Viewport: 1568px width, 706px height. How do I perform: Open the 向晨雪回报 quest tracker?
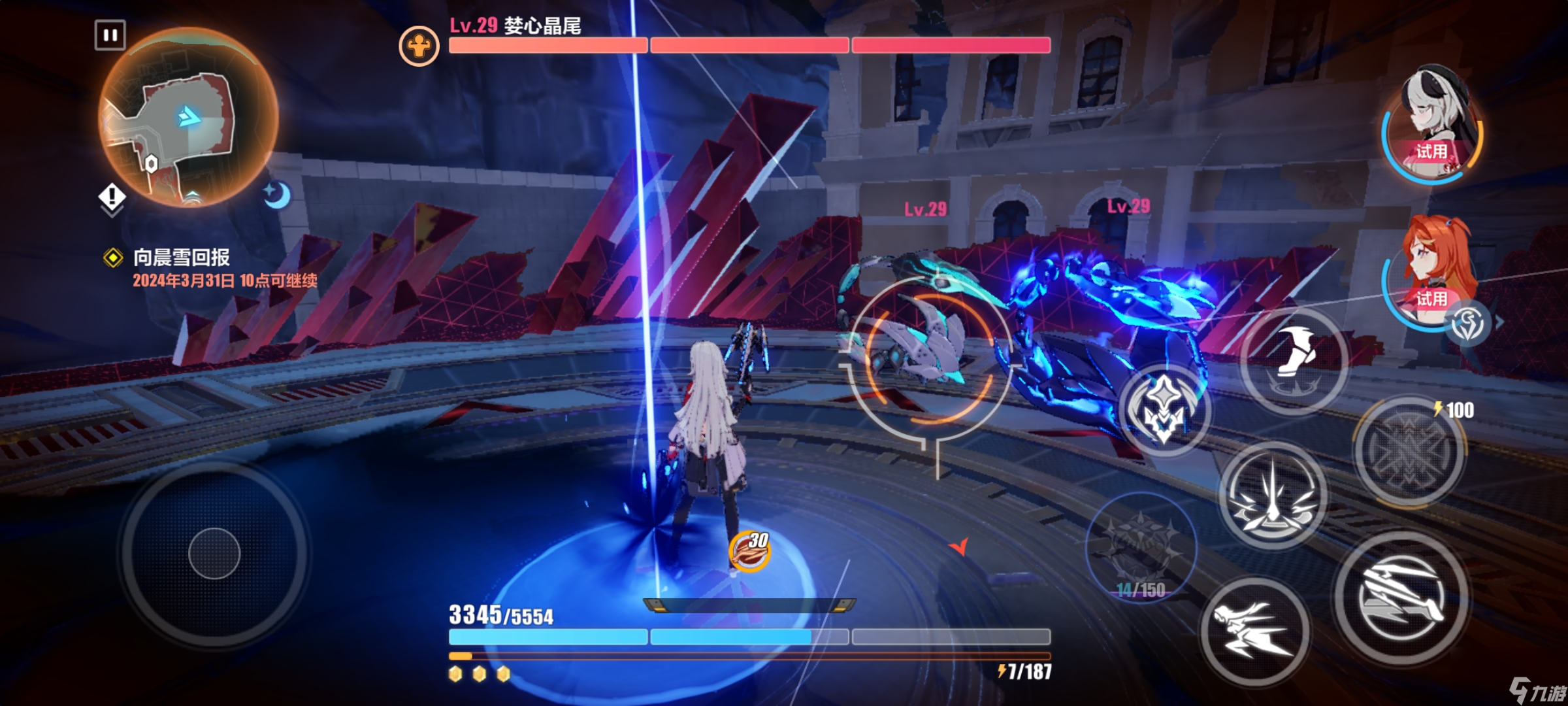(182, 258)
